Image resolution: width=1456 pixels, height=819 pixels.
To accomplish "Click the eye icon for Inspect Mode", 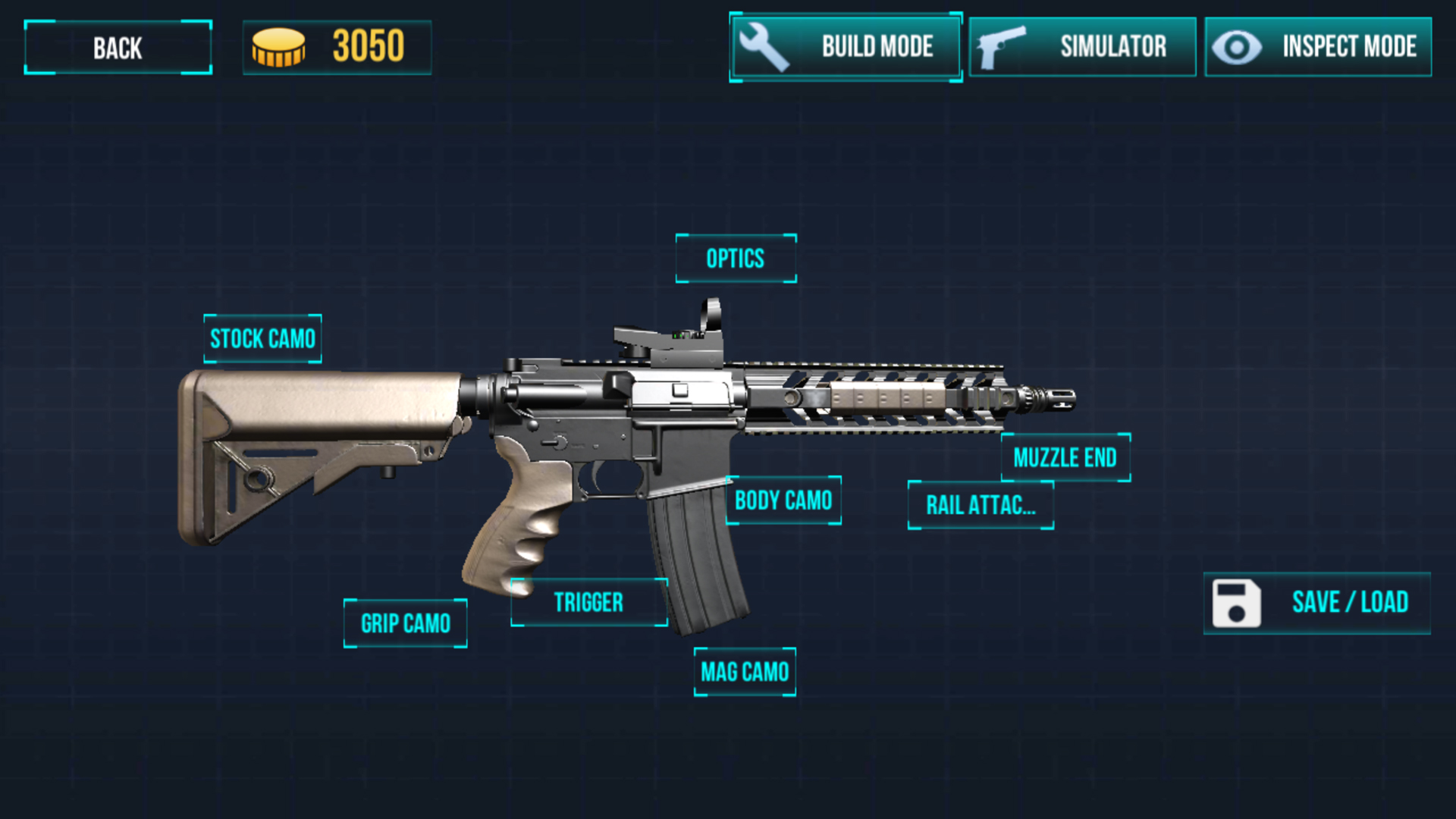I will tap(1238, 47).
